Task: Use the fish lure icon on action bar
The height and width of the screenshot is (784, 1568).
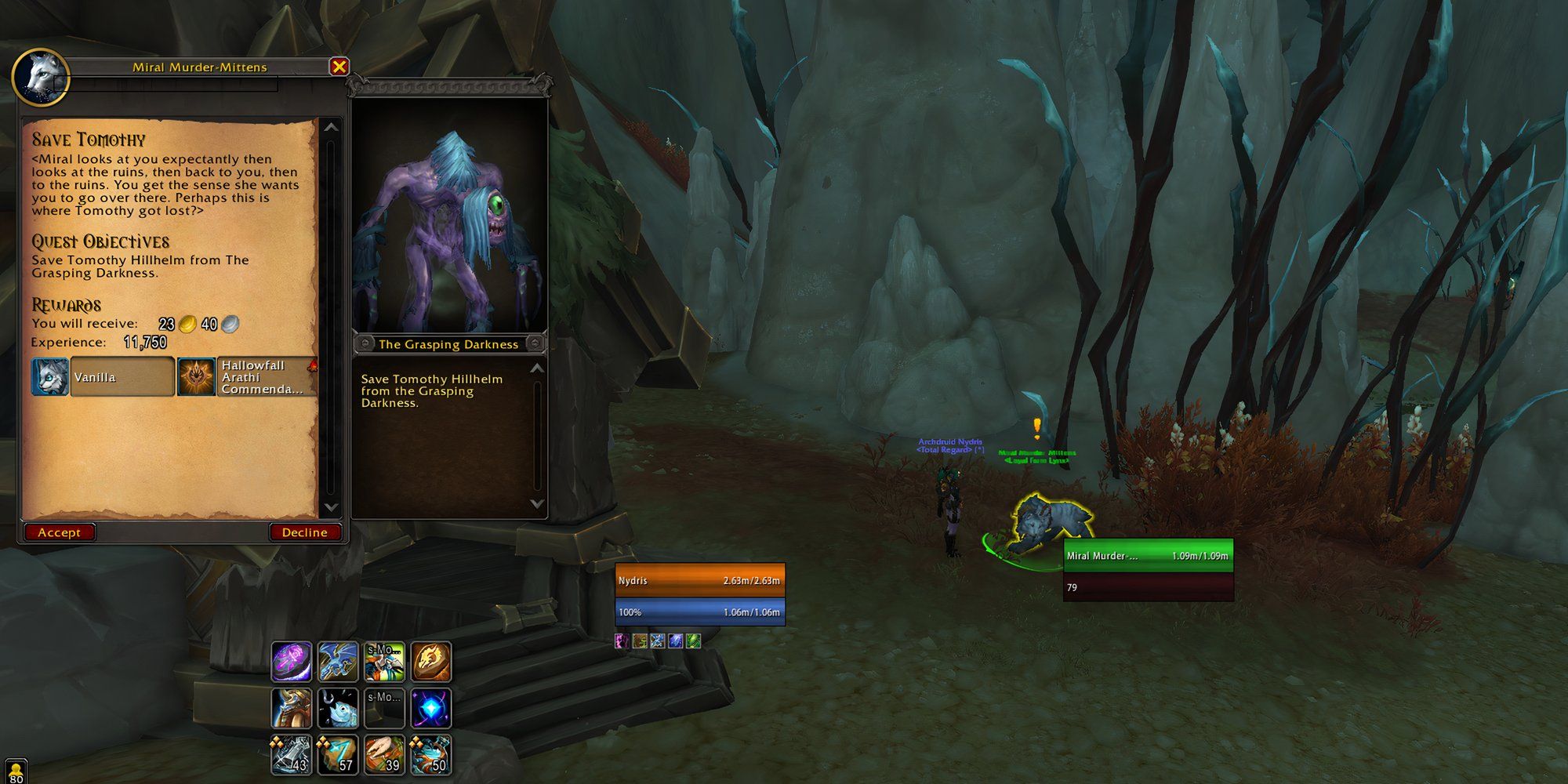Action: (338, 707)
